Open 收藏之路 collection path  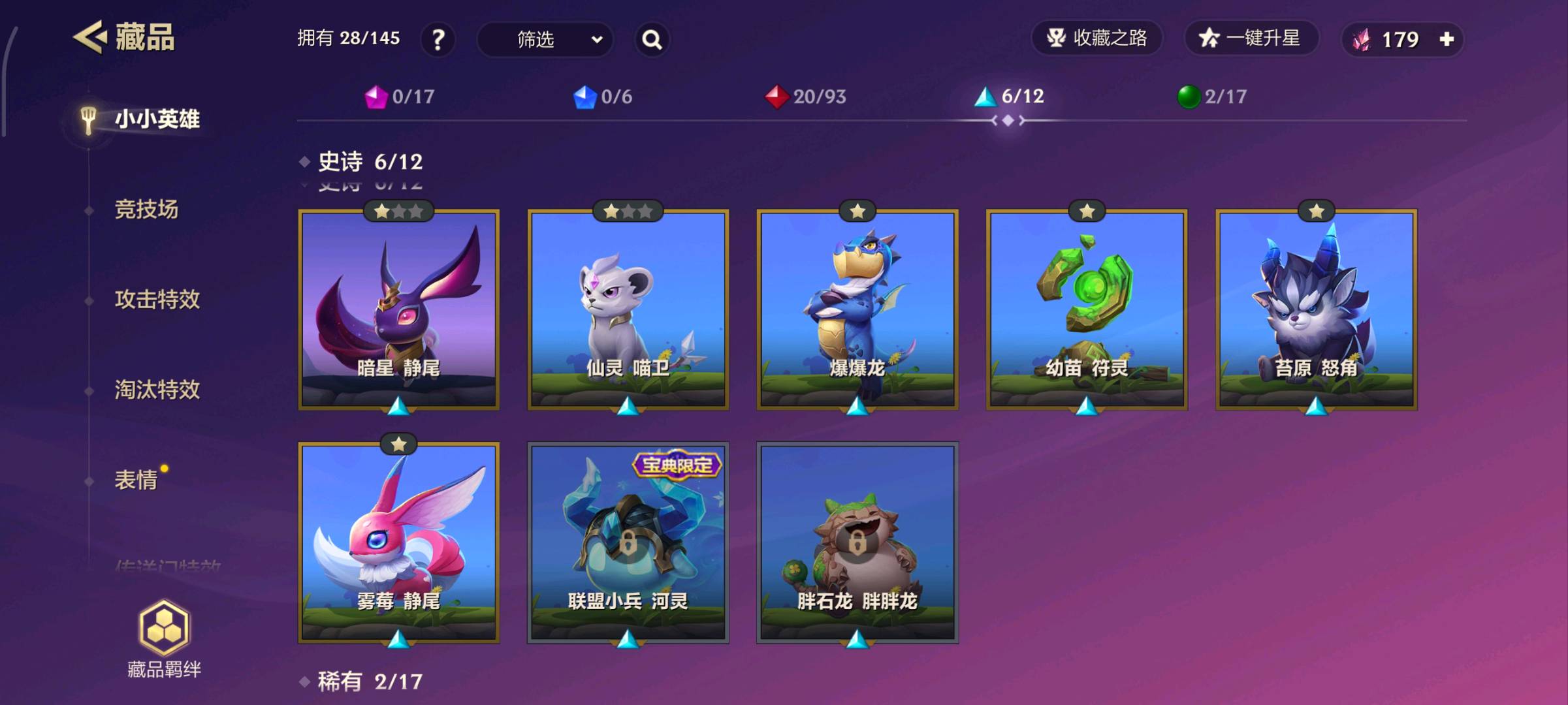click(1097, 38)
